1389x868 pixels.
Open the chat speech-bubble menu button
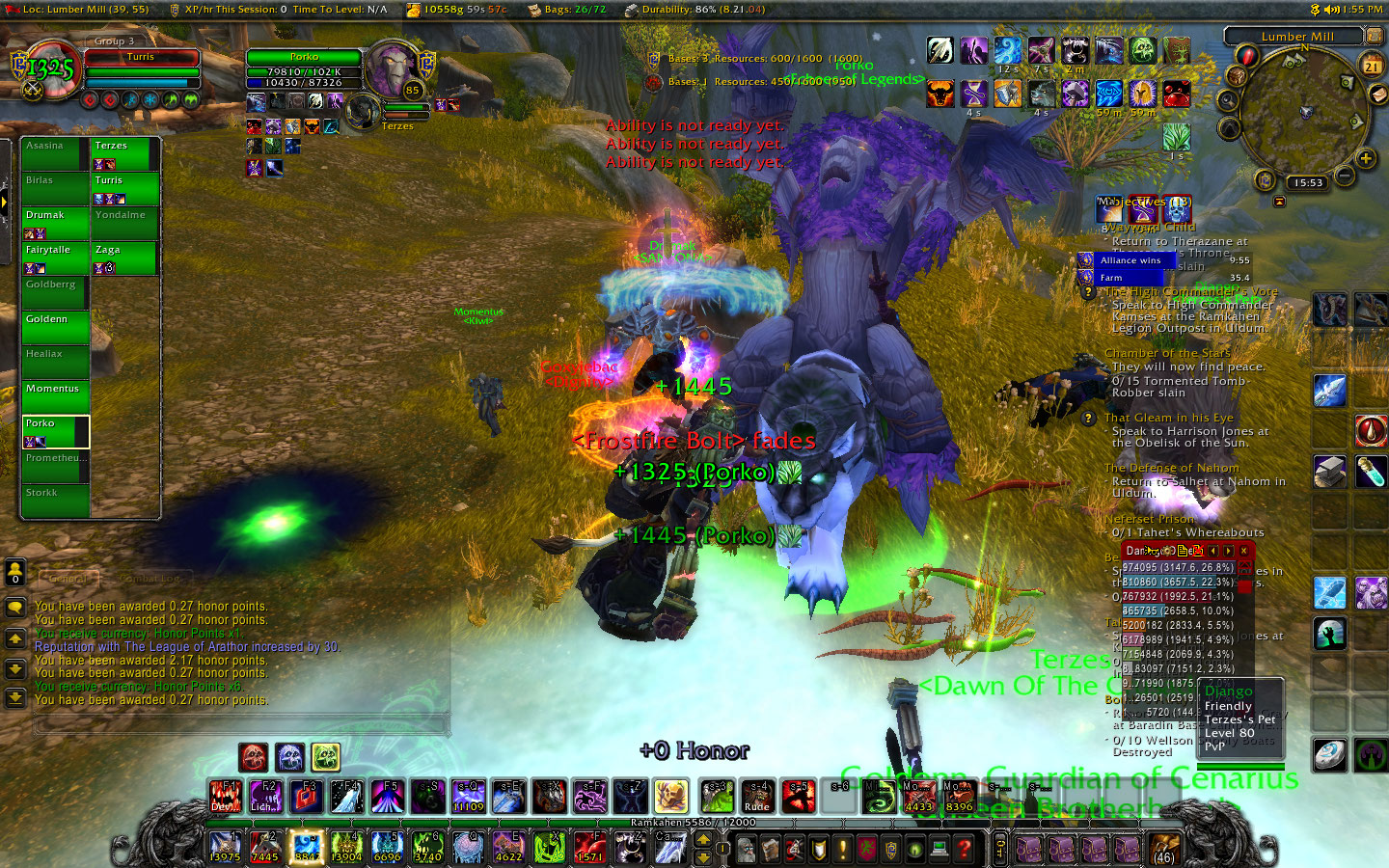coord(15,608)
